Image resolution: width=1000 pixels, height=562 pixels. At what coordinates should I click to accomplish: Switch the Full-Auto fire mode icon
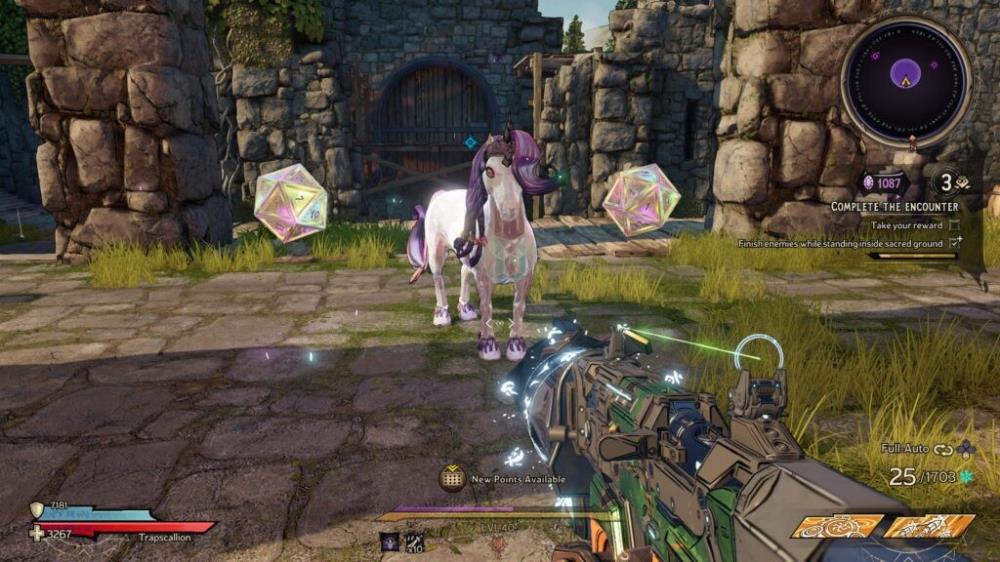pyautogui.click(x=943, y=449)
